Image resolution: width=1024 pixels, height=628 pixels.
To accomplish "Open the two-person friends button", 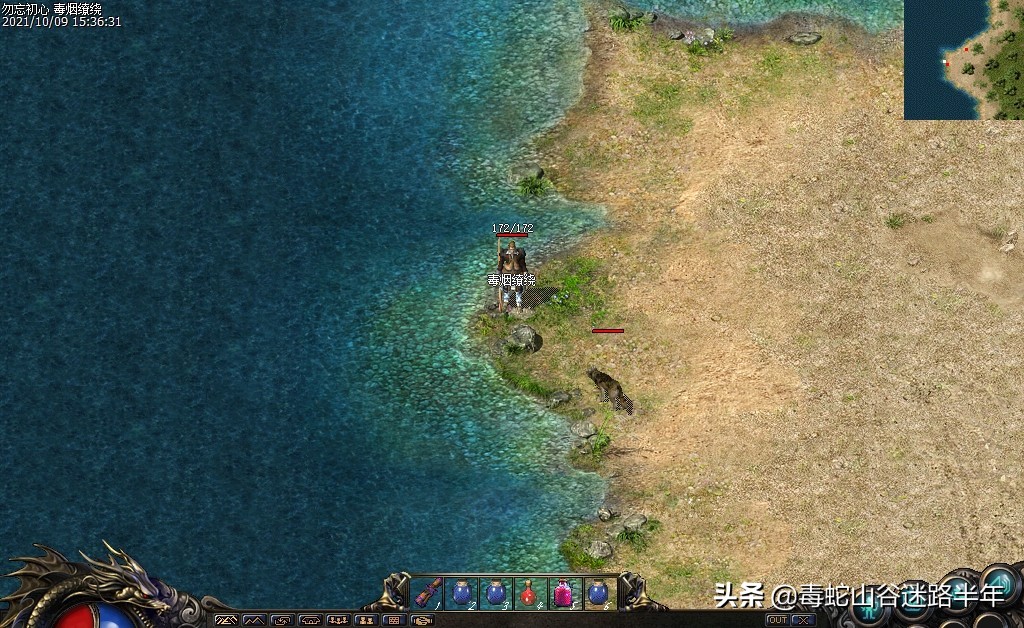I will (x=366, y=621).
